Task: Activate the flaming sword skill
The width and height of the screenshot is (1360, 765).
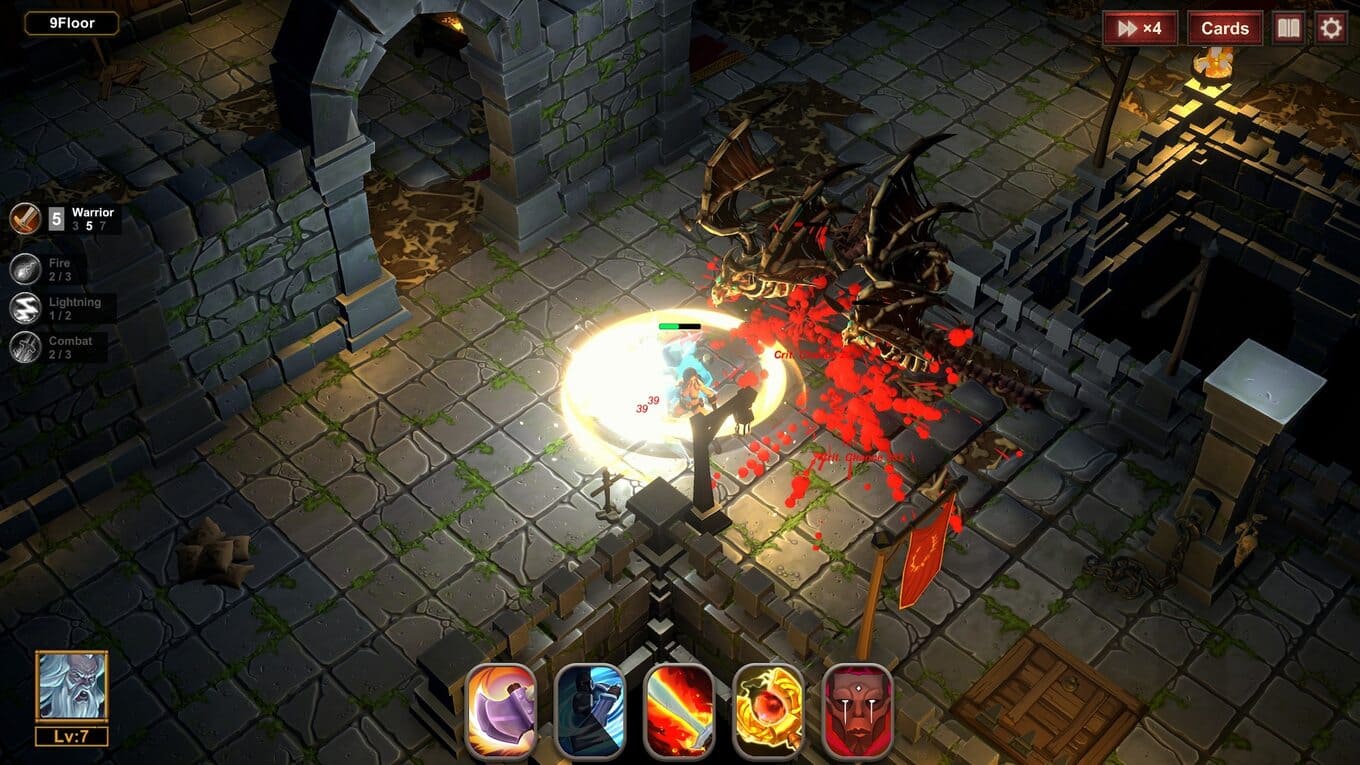Action: [679, 710]
